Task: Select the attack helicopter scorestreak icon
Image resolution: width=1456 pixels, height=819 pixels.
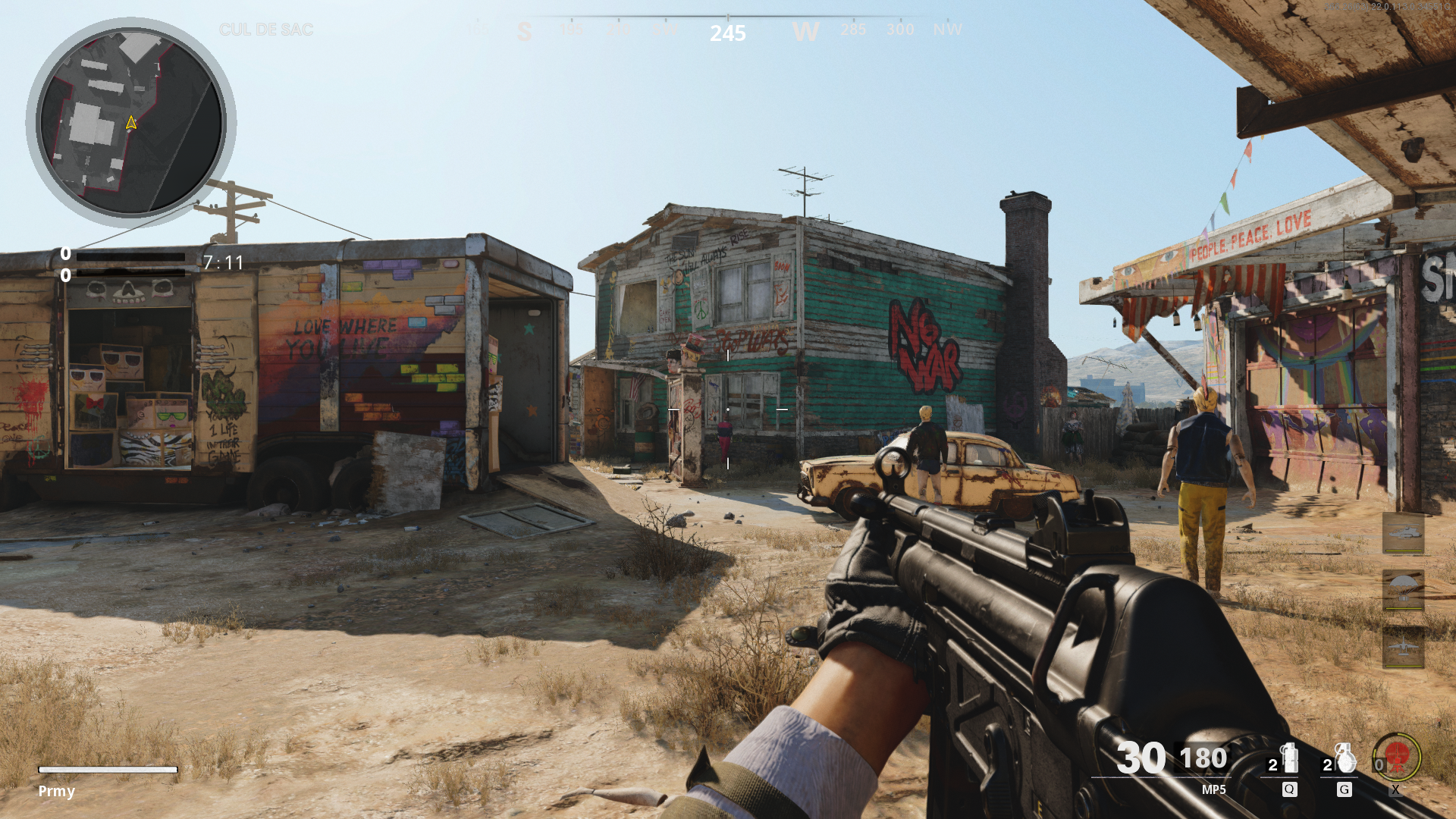Action: click(1403, 533)
